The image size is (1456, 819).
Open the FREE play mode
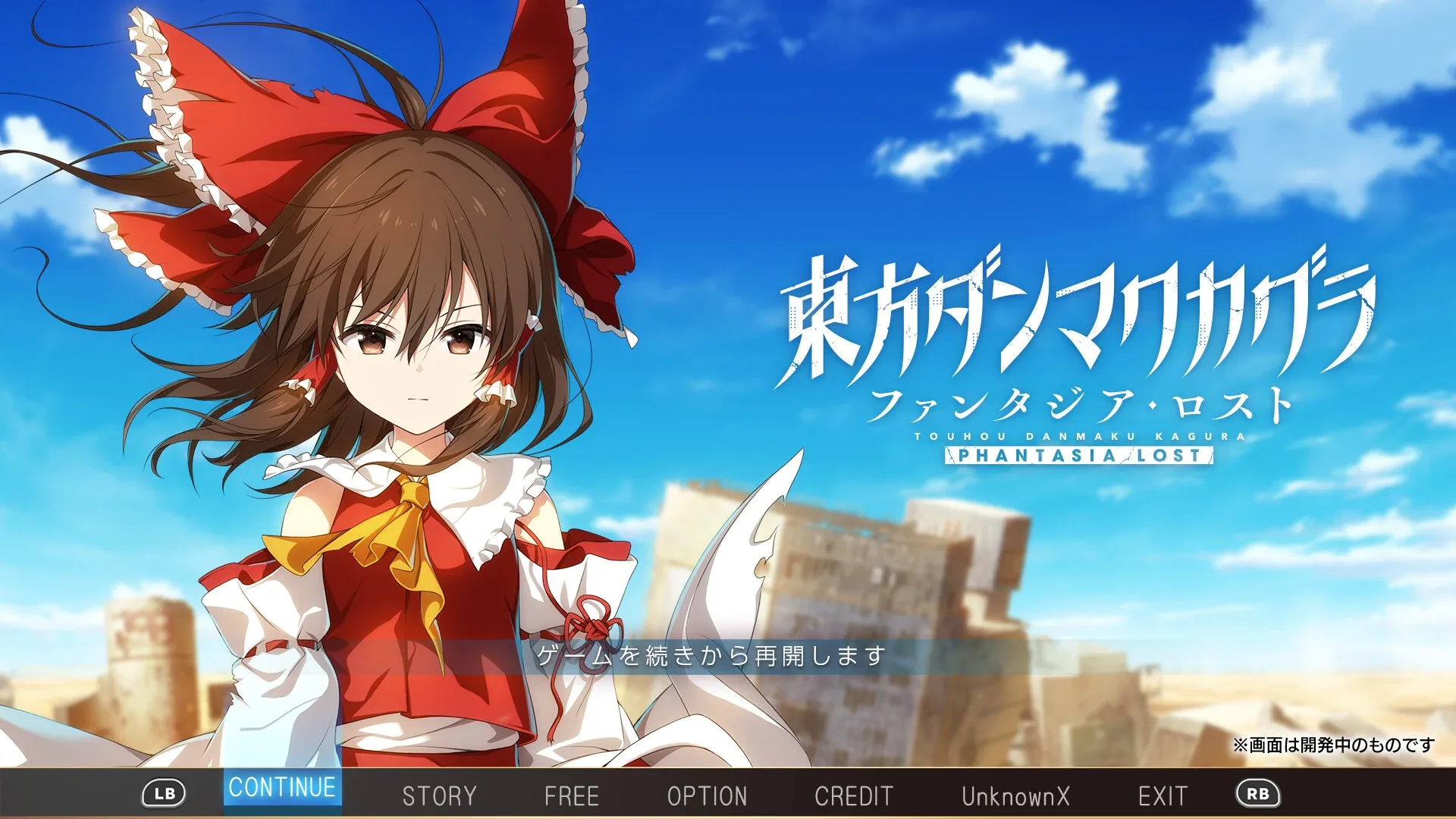point(573,795)
